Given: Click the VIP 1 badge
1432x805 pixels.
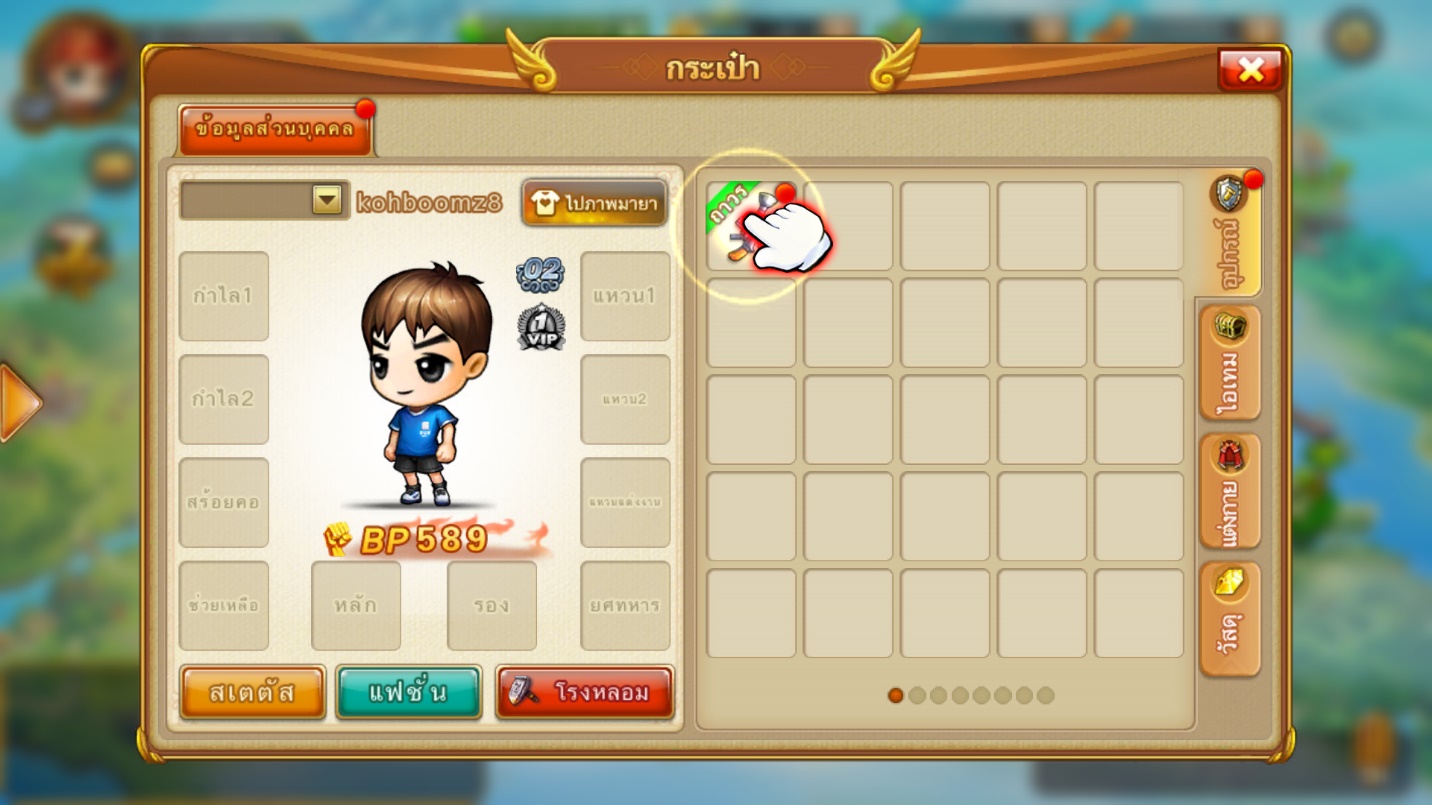Looking at the screenshot, I should click(541, 327).
